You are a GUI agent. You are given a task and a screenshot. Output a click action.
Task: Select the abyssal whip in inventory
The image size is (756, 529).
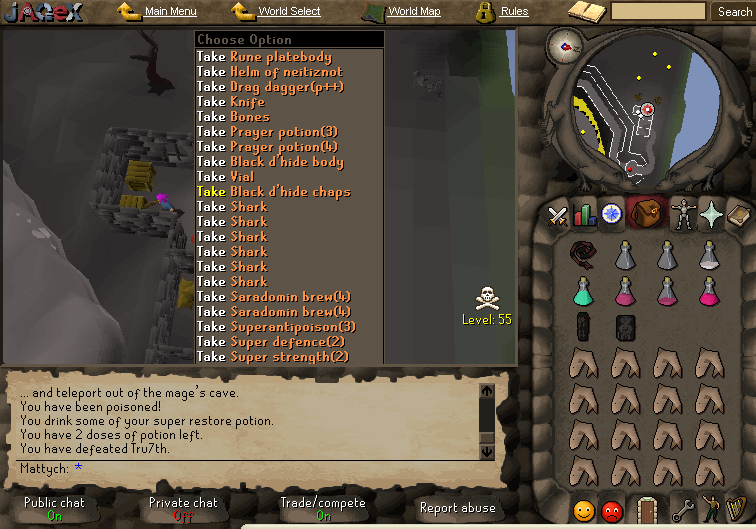tap(583, 254)
